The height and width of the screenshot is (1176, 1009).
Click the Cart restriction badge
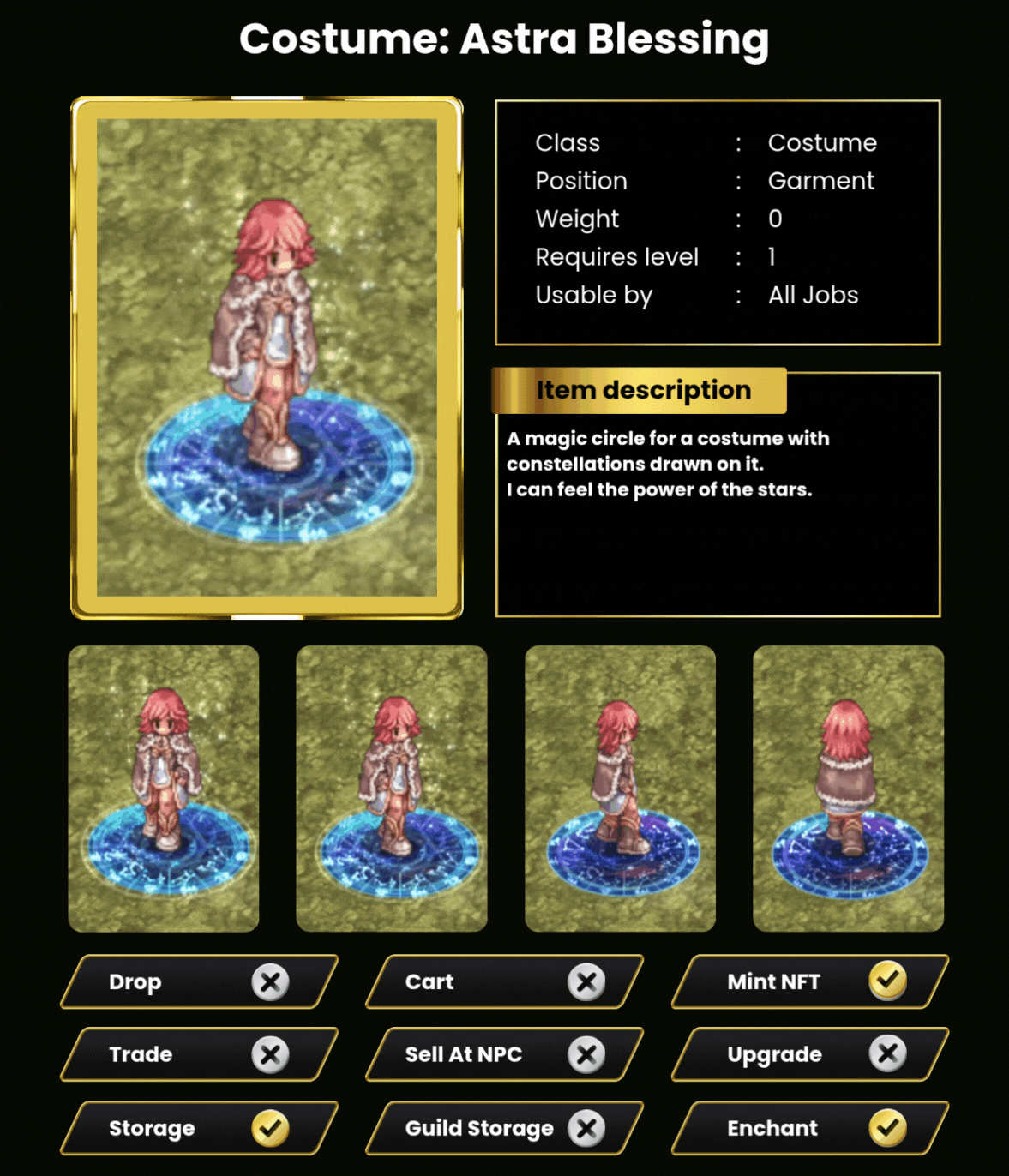[x=504, y=981]
